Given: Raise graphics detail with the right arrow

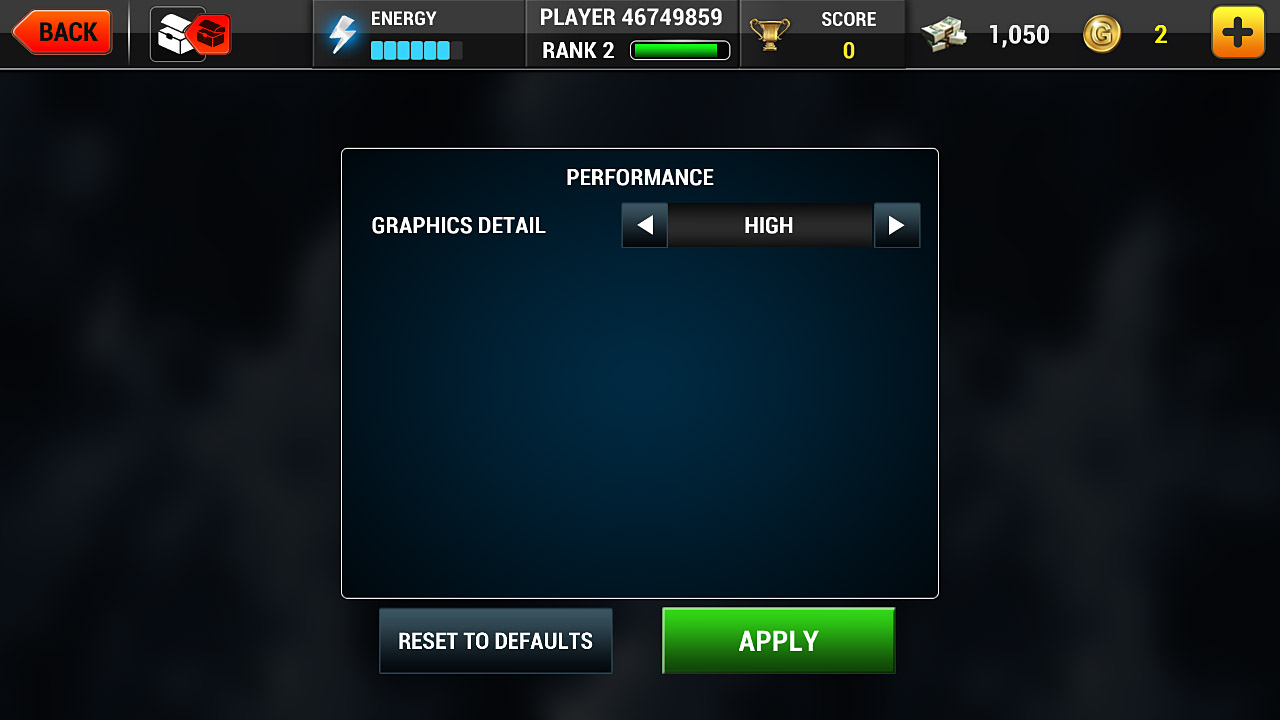Looking at the screenshot, I should (896, 226).
